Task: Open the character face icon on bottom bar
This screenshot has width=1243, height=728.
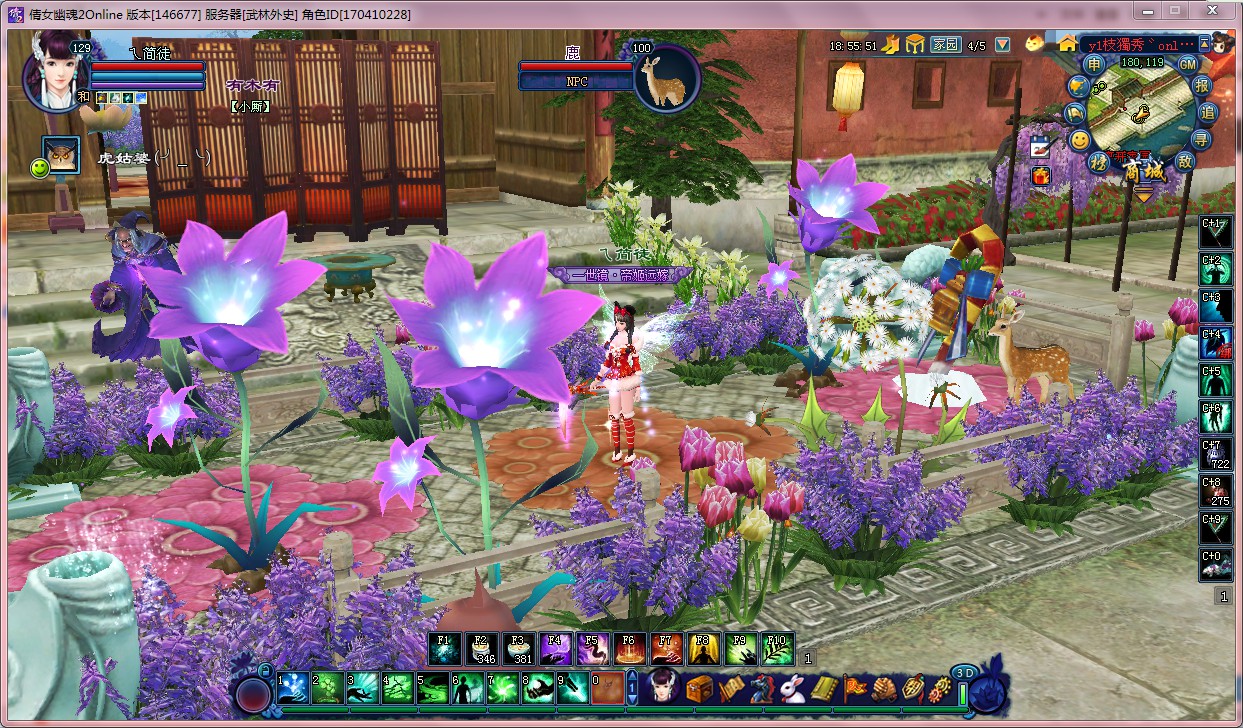Action: coord(661,687)
